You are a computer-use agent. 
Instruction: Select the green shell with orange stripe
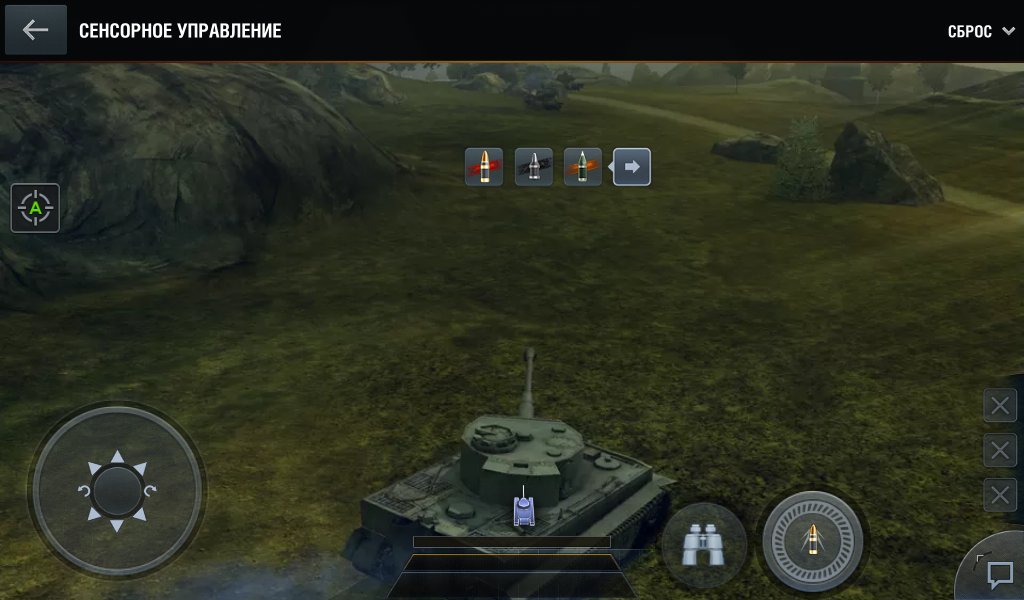(x=582, y=167)
